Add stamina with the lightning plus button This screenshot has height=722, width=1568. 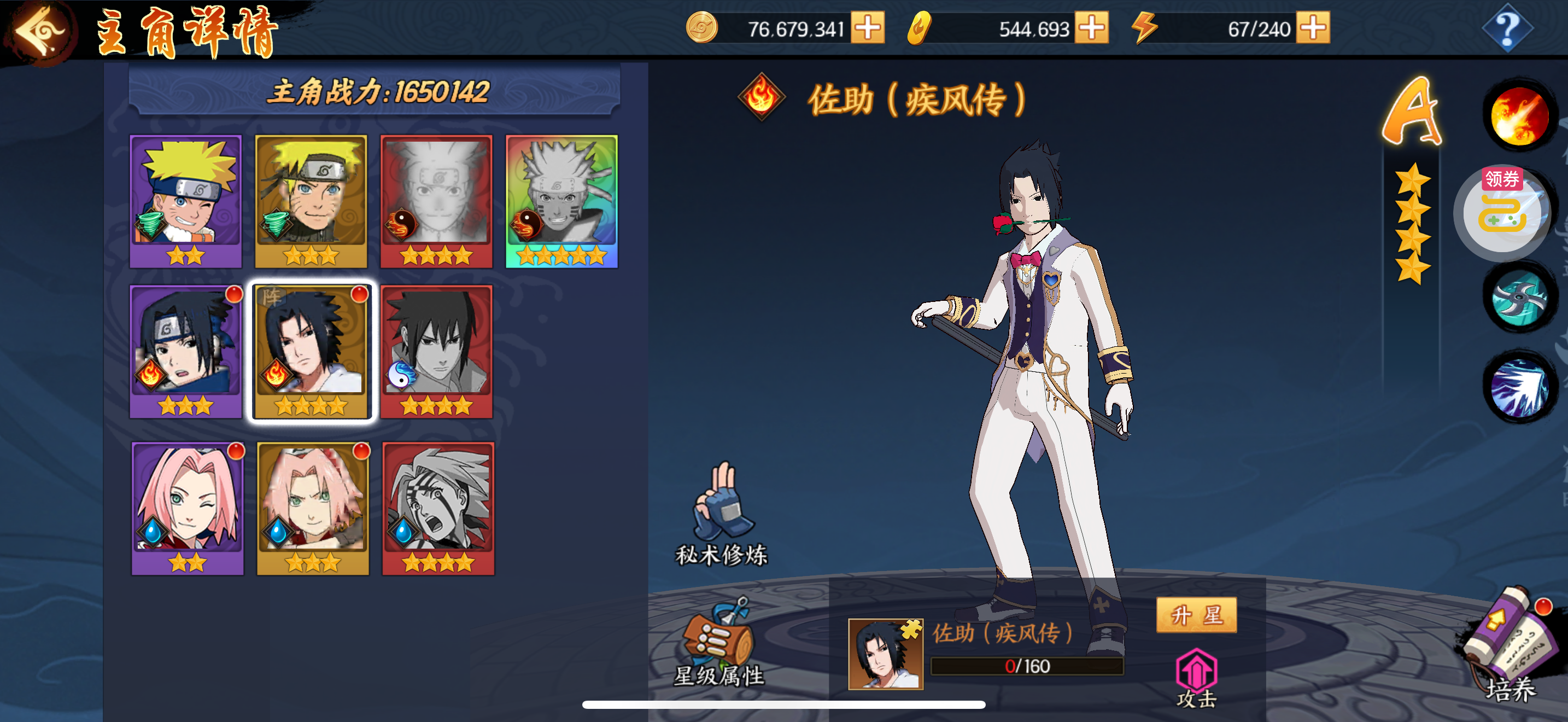[x=1313, y=28]
